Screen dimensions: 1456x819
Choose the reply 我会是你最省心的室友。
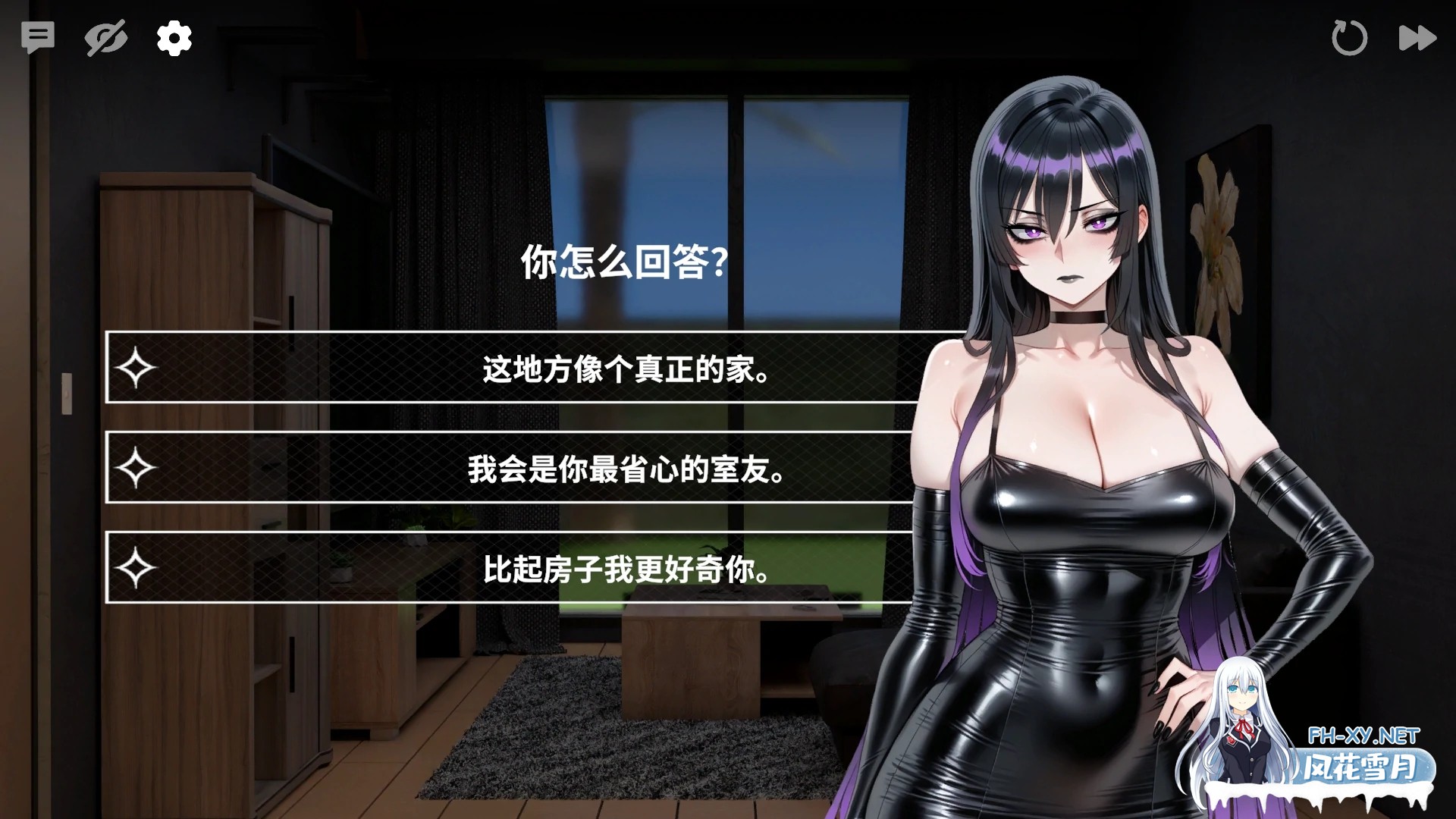pyautogui.click(x=622, y=469)
